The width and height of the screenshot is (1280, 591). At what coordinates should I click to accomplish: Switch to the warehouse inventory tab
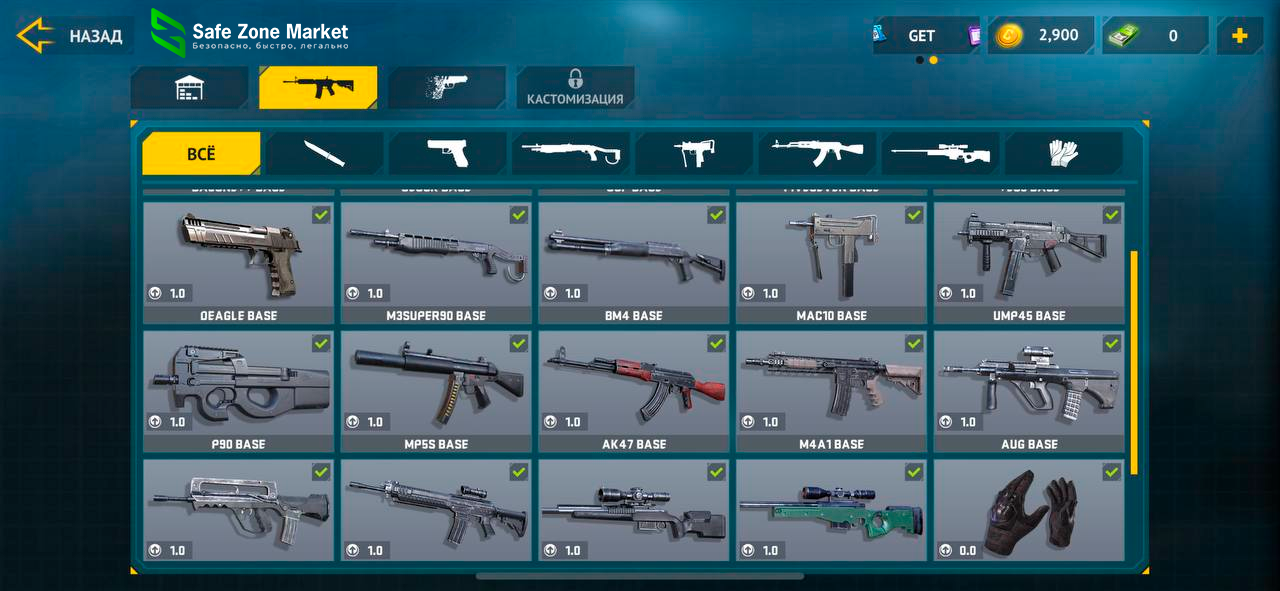[x=189, y=88]
